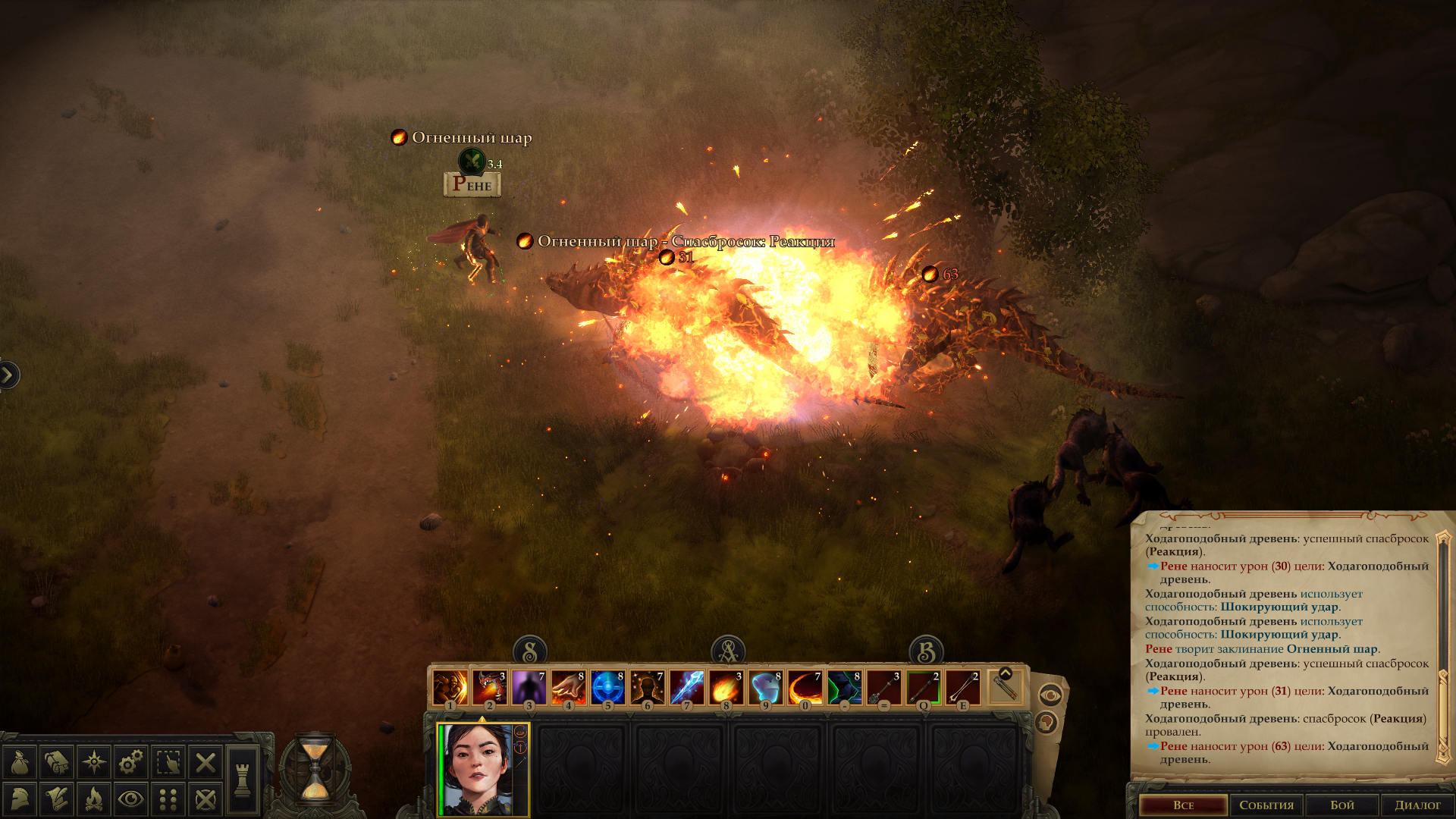Screen dimensions: 1456x819
Task: Open the settings gears menu
Action: point(131,762)
